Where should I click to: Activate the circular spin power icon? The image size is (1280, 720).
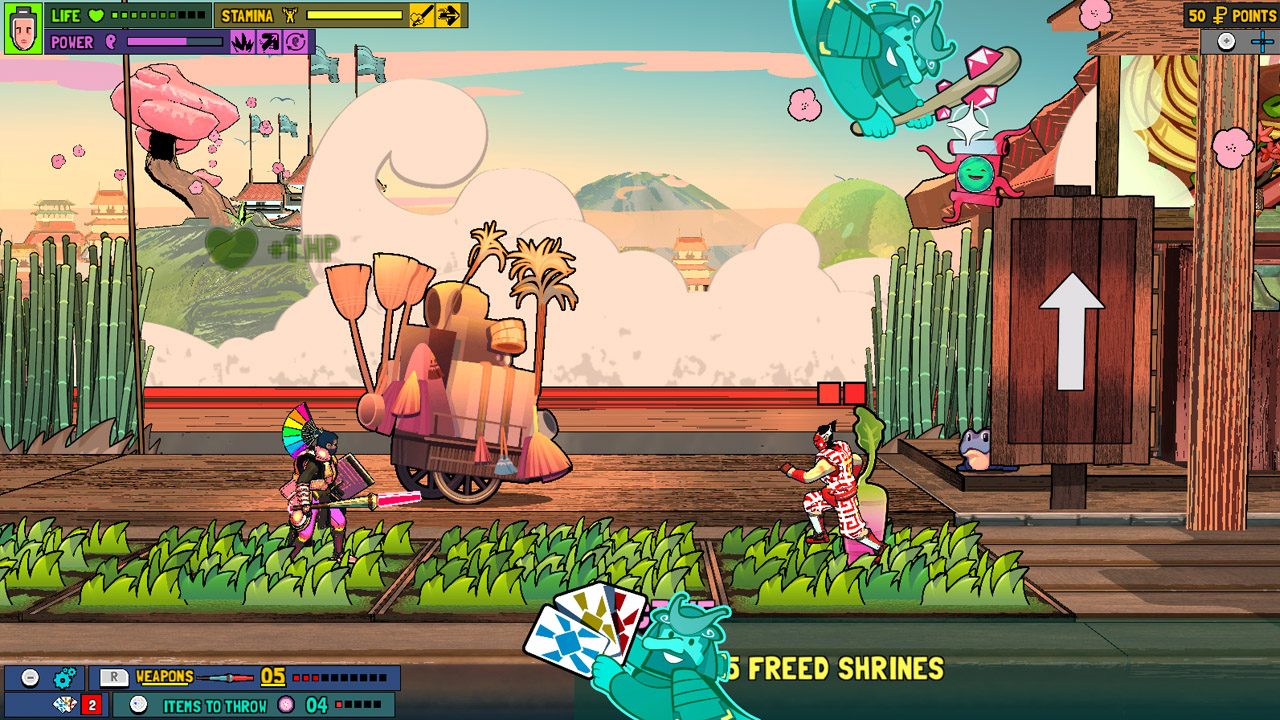click(x=296, y=40)
